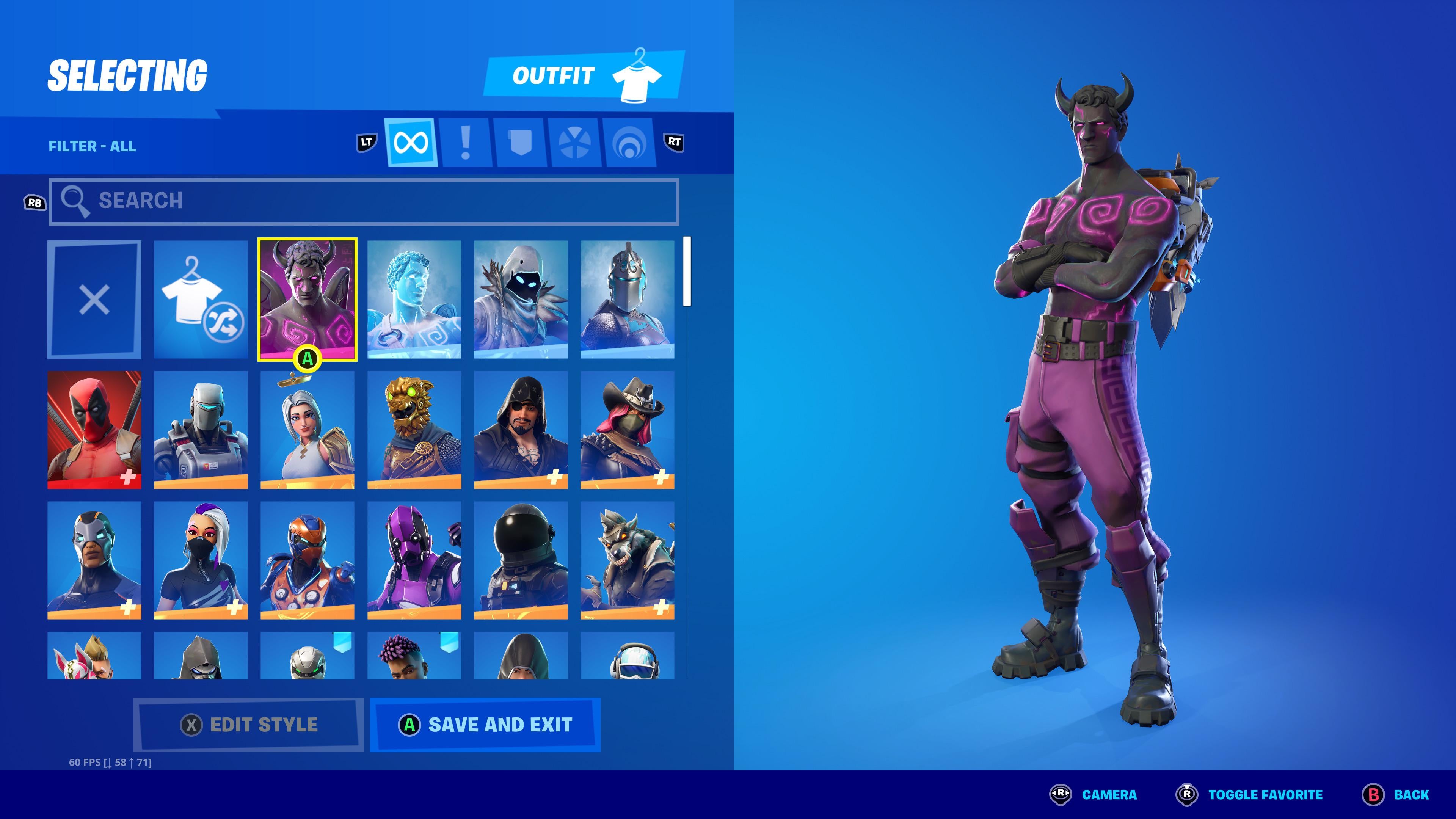
Task: Click the RB search shortcut badge
Action: coord(35,202)
